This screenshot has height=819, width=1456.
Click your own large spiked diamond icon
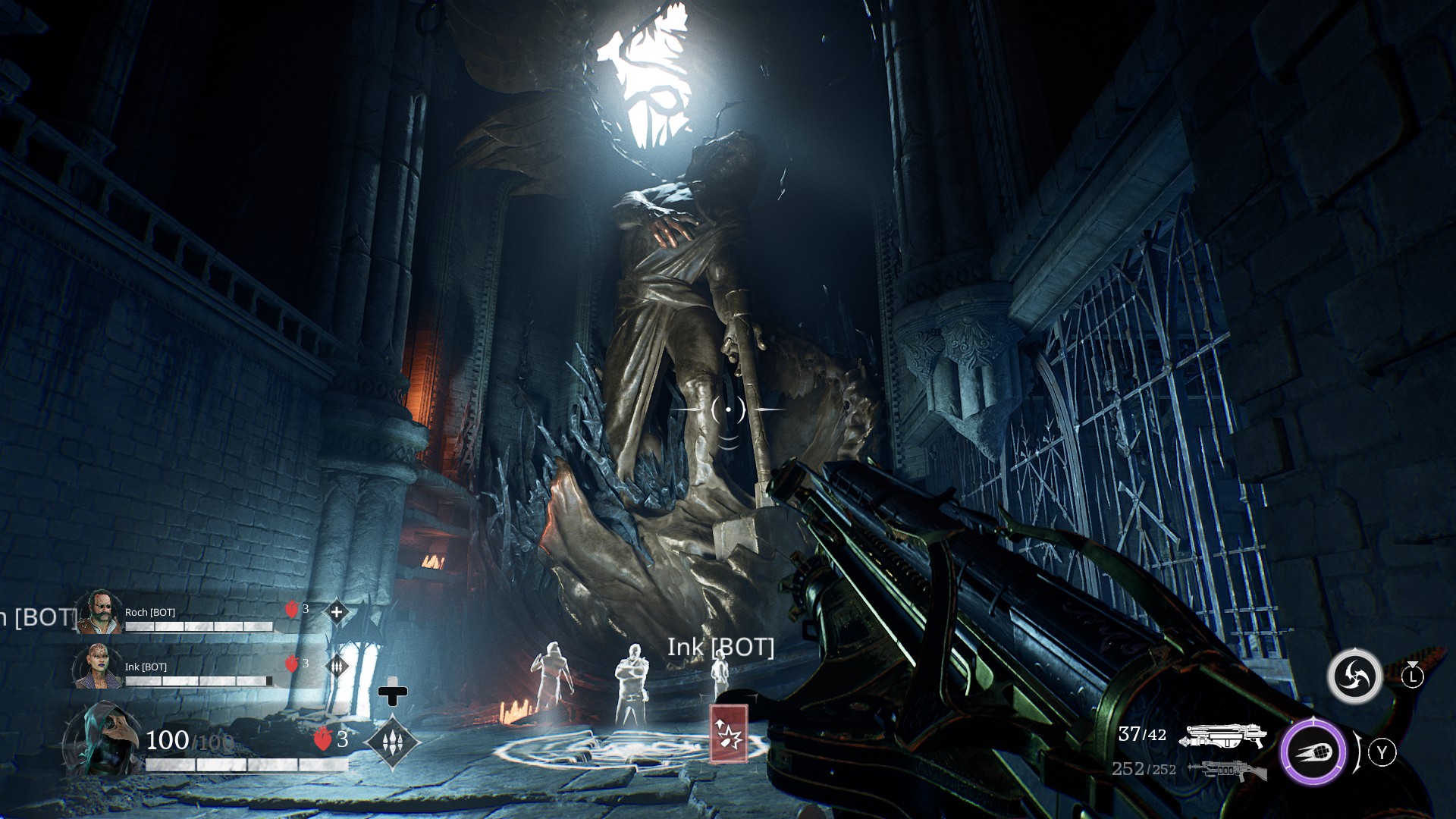(392, 741)
